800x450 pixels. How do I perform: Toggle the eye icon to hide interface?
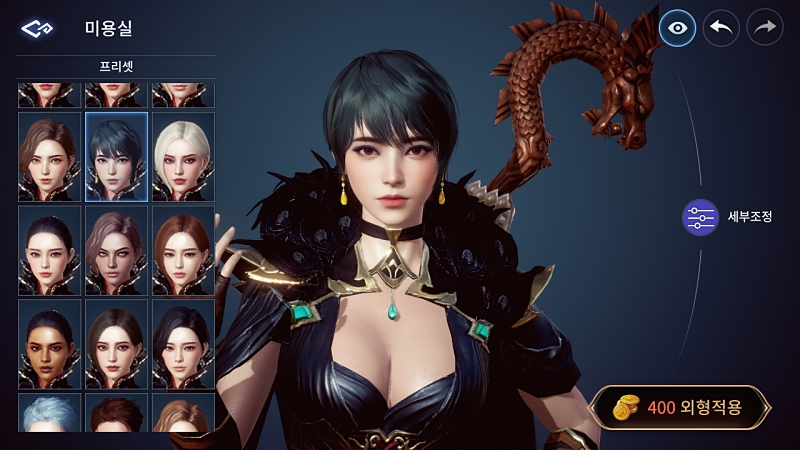(678, 28)
